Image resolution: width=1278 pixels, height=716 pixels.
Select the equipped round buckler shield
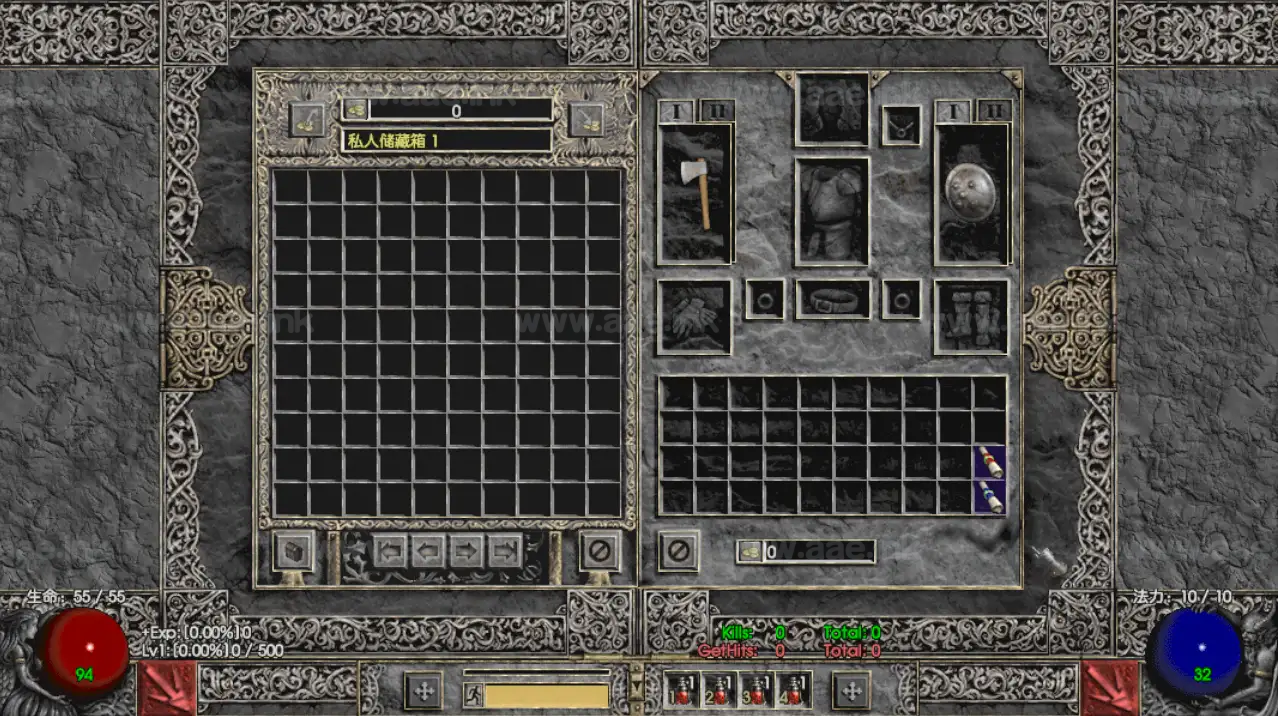point(972,193)
